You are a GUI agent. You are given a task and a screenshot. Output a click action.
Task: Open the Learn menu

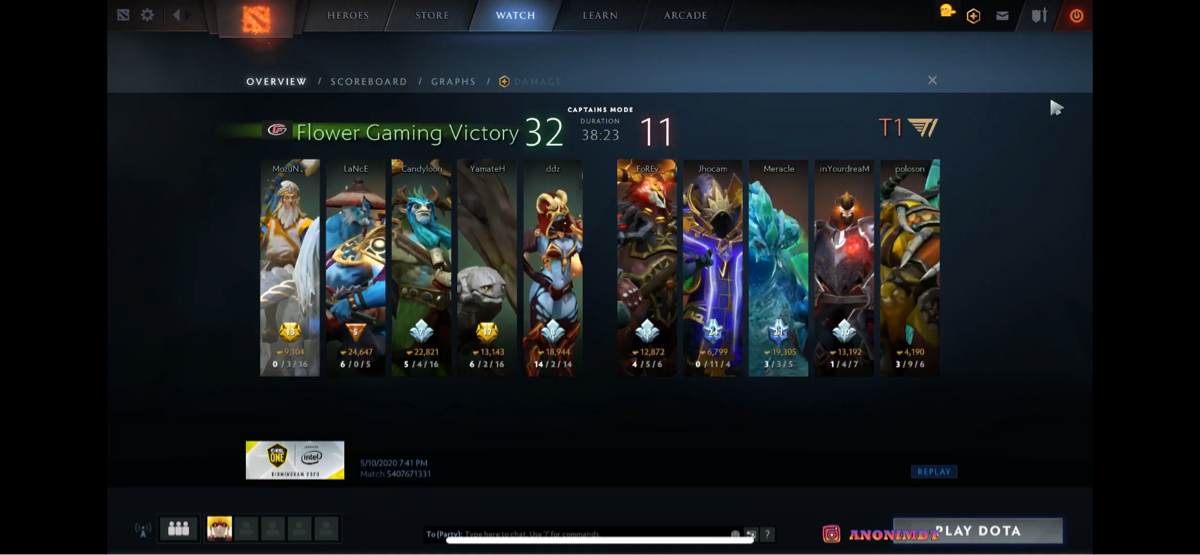(600, 16)
